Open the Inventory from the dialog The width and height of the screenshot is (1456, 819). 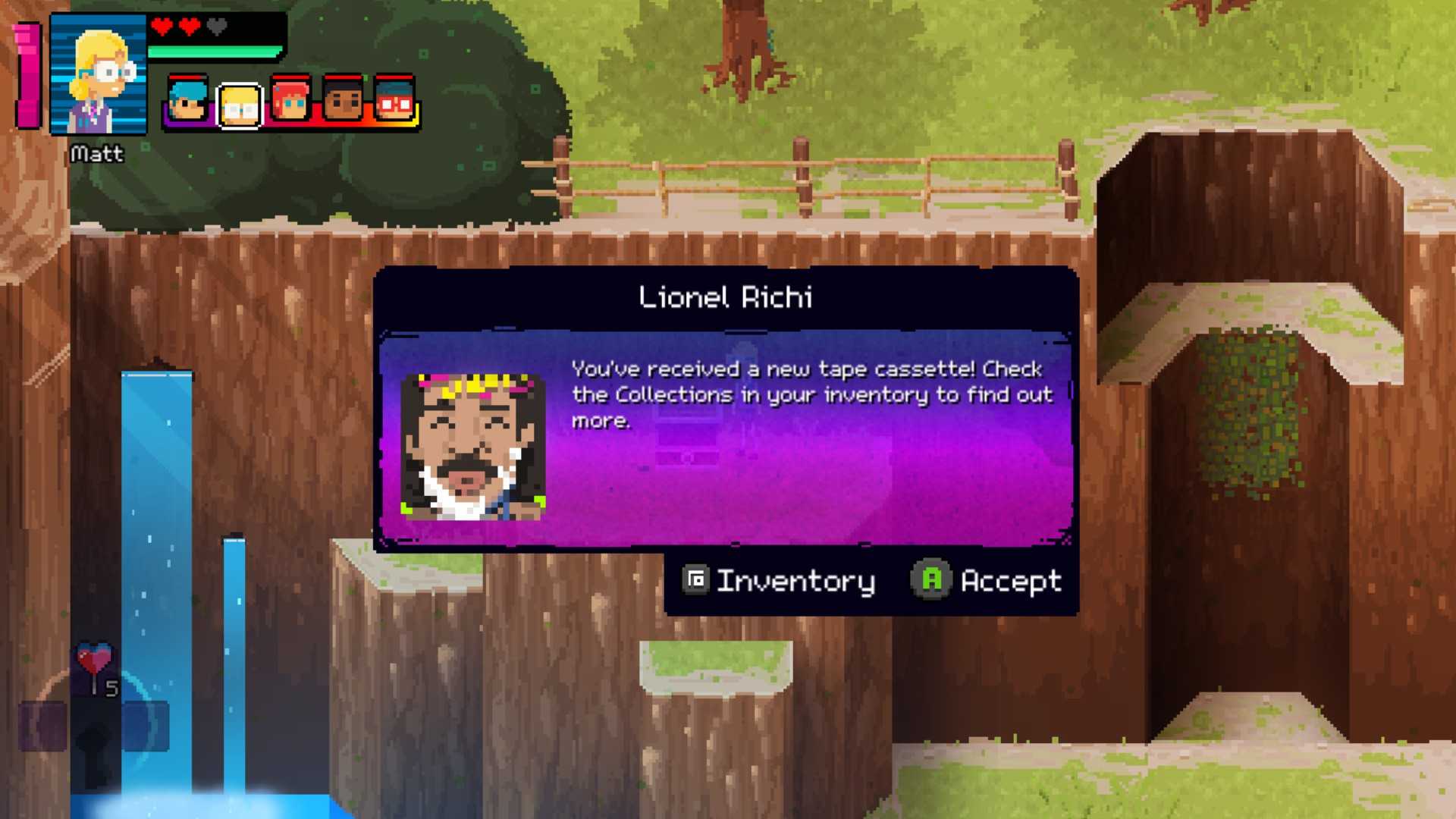coord(779,581)
